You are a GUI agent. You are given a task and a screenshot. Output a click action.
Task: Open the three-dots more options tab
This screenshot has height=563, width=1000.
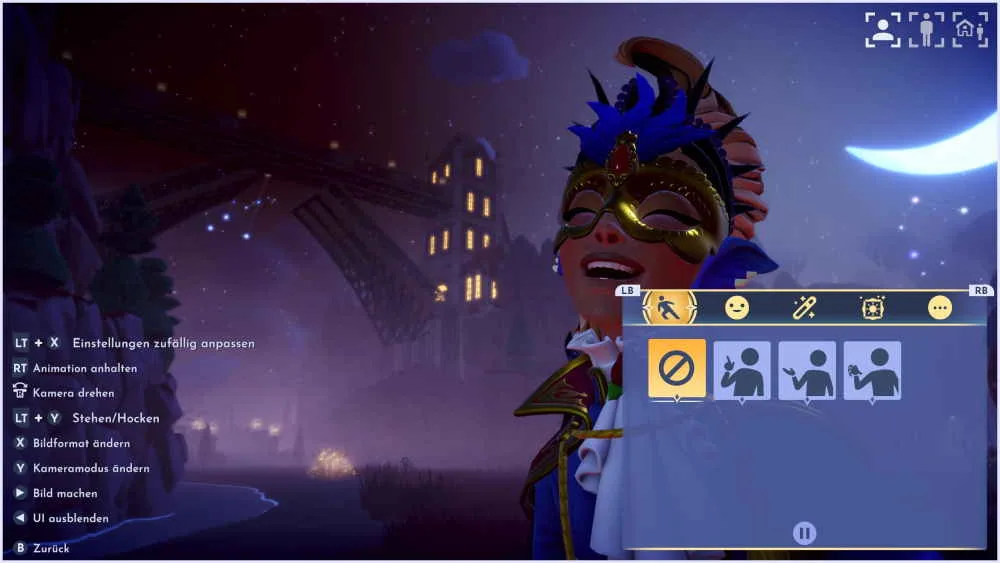[x=940, y=308]
